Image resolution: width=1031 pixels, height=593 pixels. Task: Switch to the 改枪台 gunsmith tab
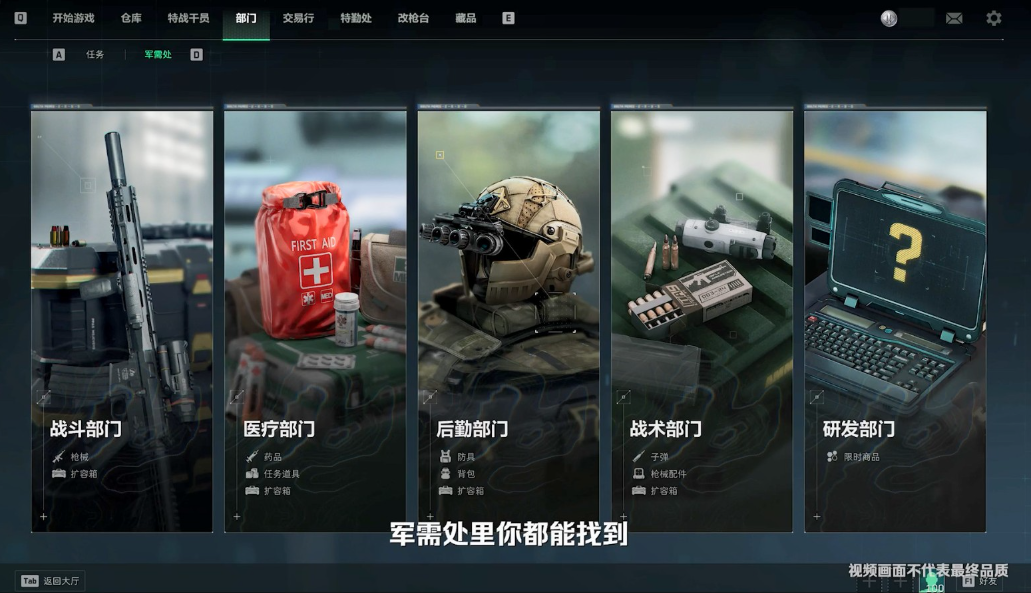pyautogui.click(x=413, y=18)
